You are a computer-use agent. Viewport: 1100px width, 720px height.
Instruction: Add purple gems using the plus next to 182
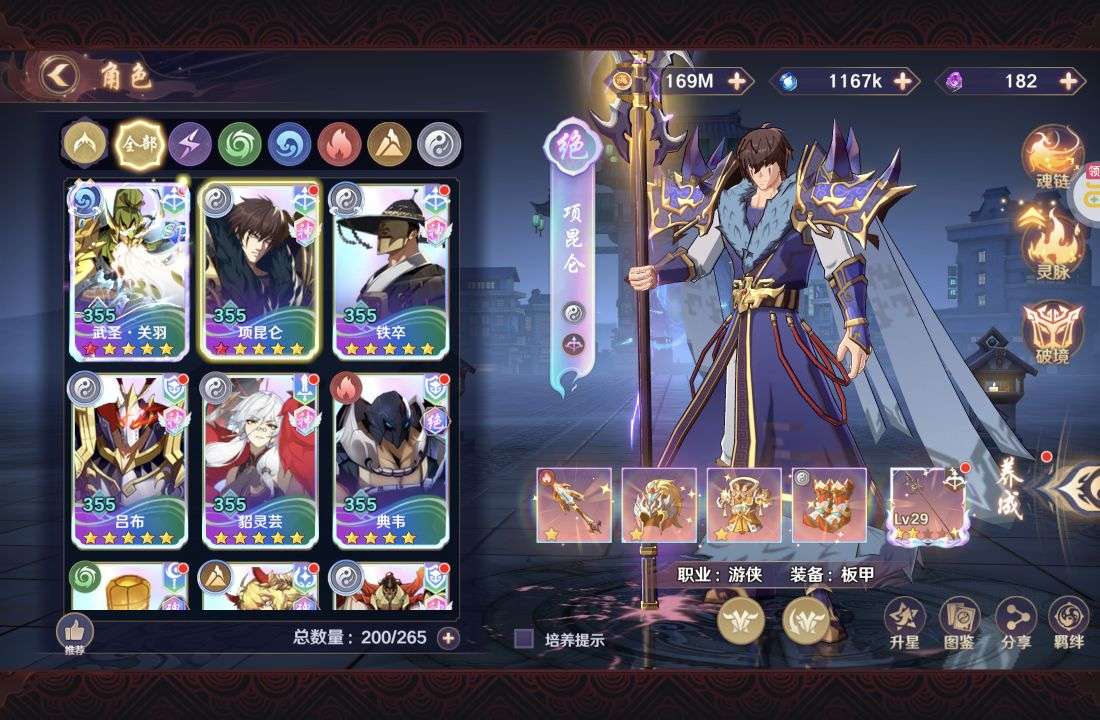(1071, 81)
